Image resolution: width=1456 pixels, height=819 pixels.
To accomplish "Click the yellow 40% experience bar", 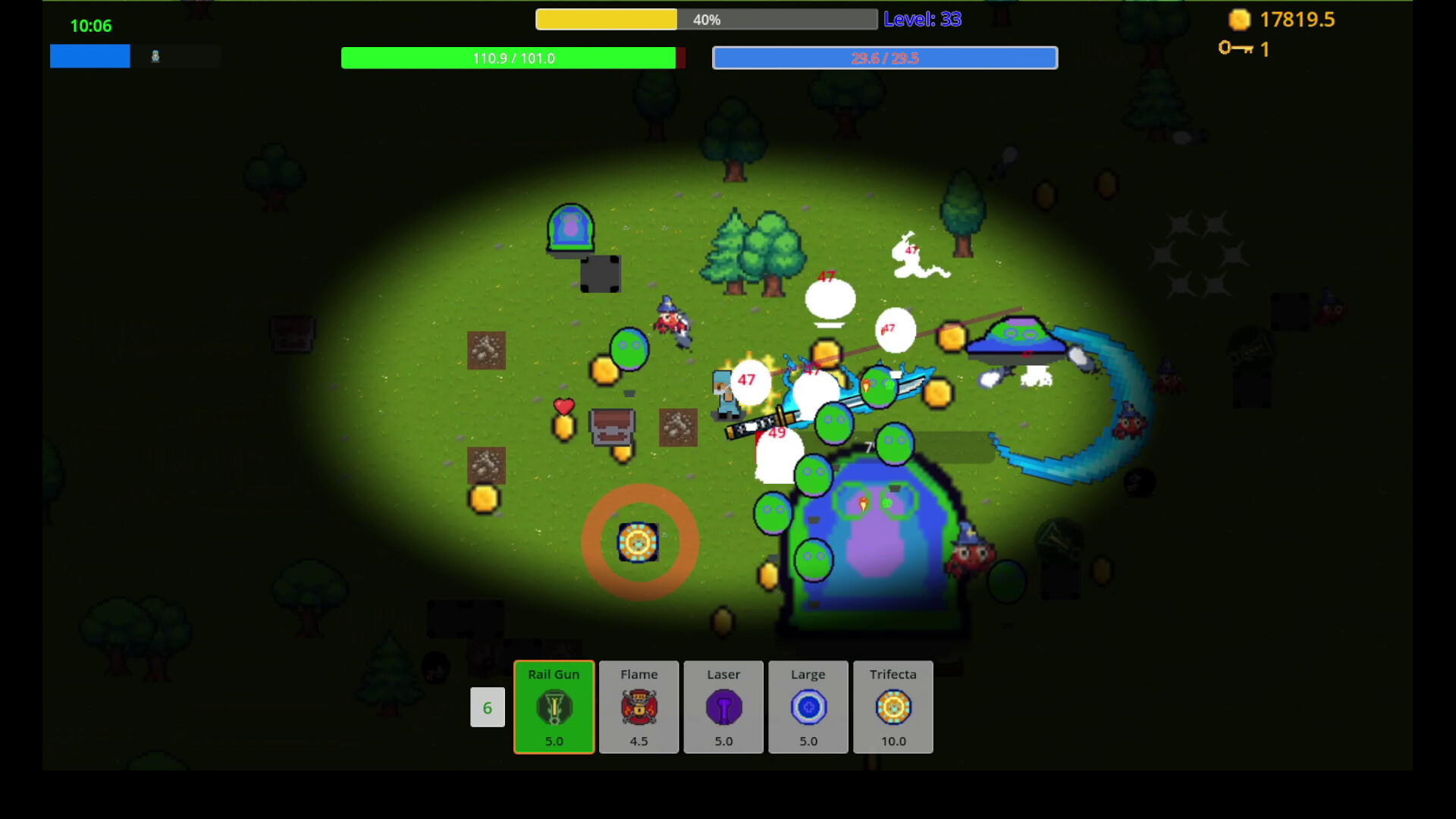I will tap(607, 20).
